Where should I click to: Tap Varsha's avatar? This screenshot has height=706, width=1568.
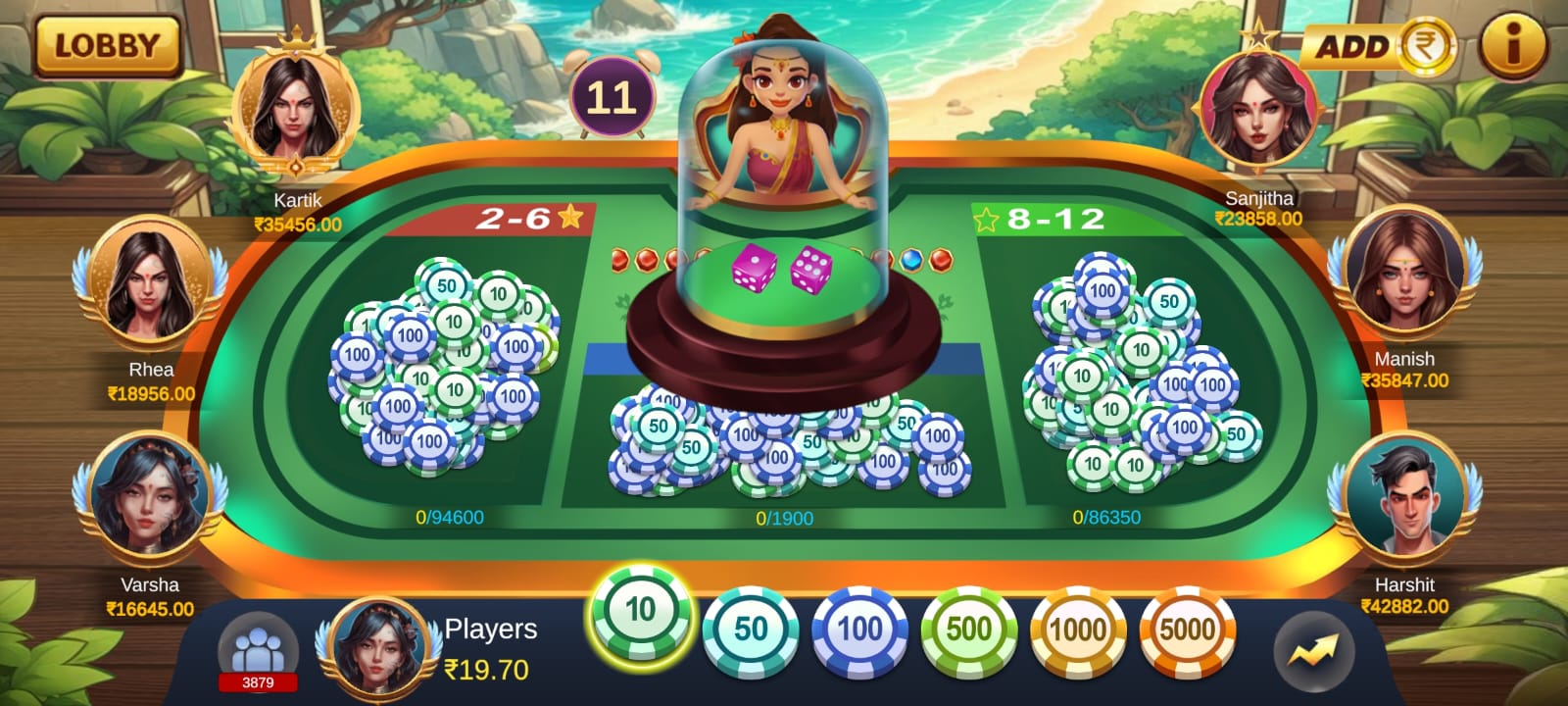pos(149,501)
